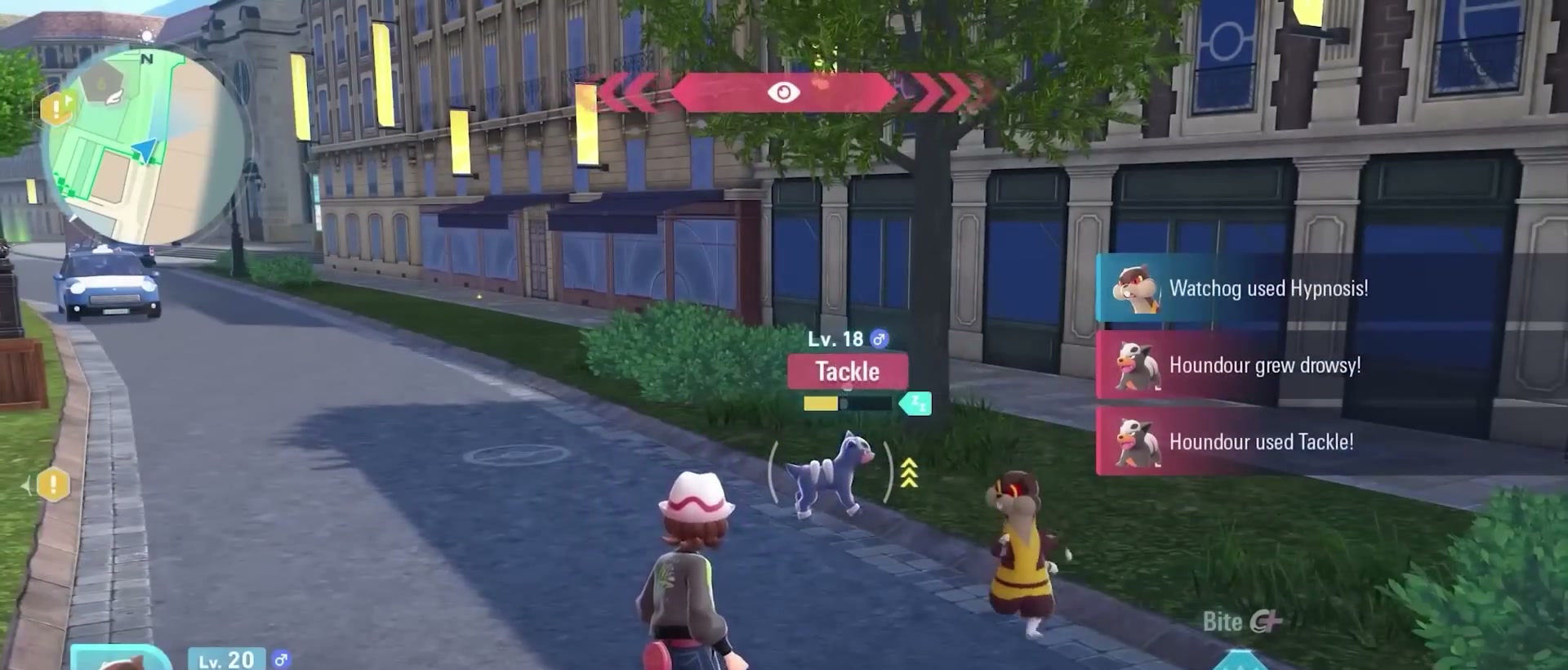Click the teal status tag beside Houndour's bar
Viewport: 1568px width, 670px height.
coord(916,403)
